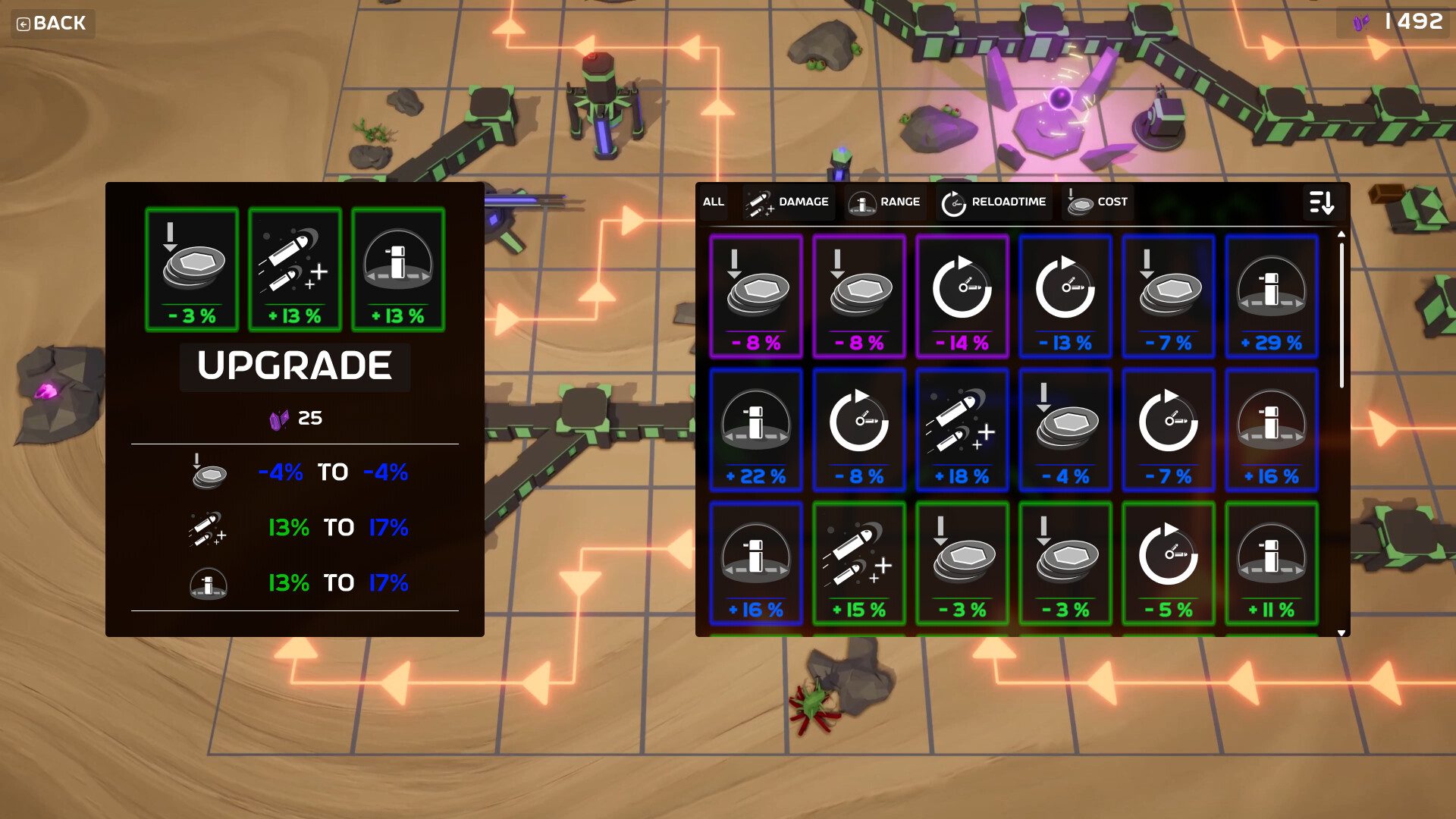The height and width of the screenshot is (819, 1456).
Task: Pick the +18% damage upgrade card
Action: (x=962, y=429)
